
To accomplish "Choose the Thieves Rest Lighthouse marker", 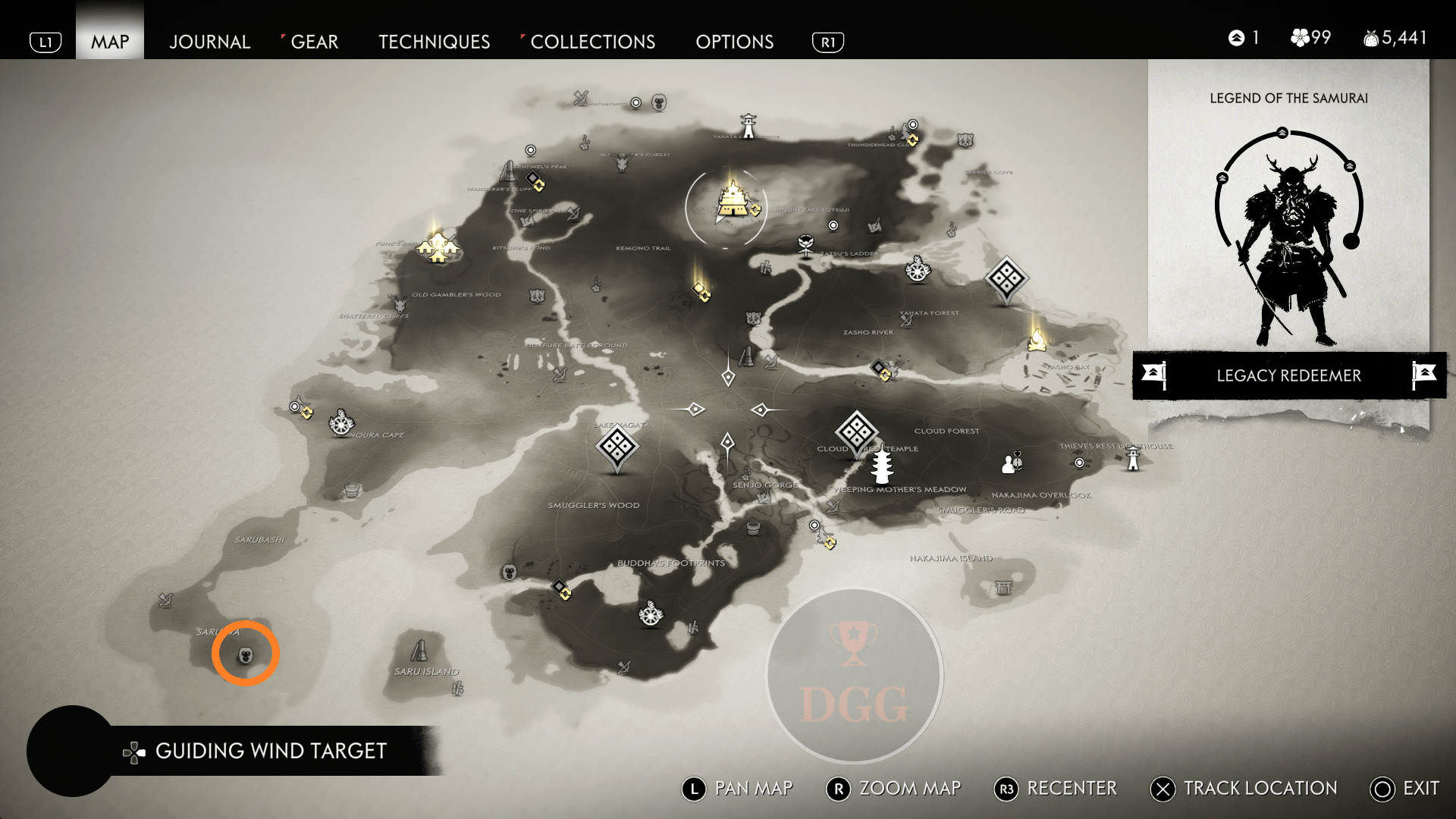I will 1133,458.
